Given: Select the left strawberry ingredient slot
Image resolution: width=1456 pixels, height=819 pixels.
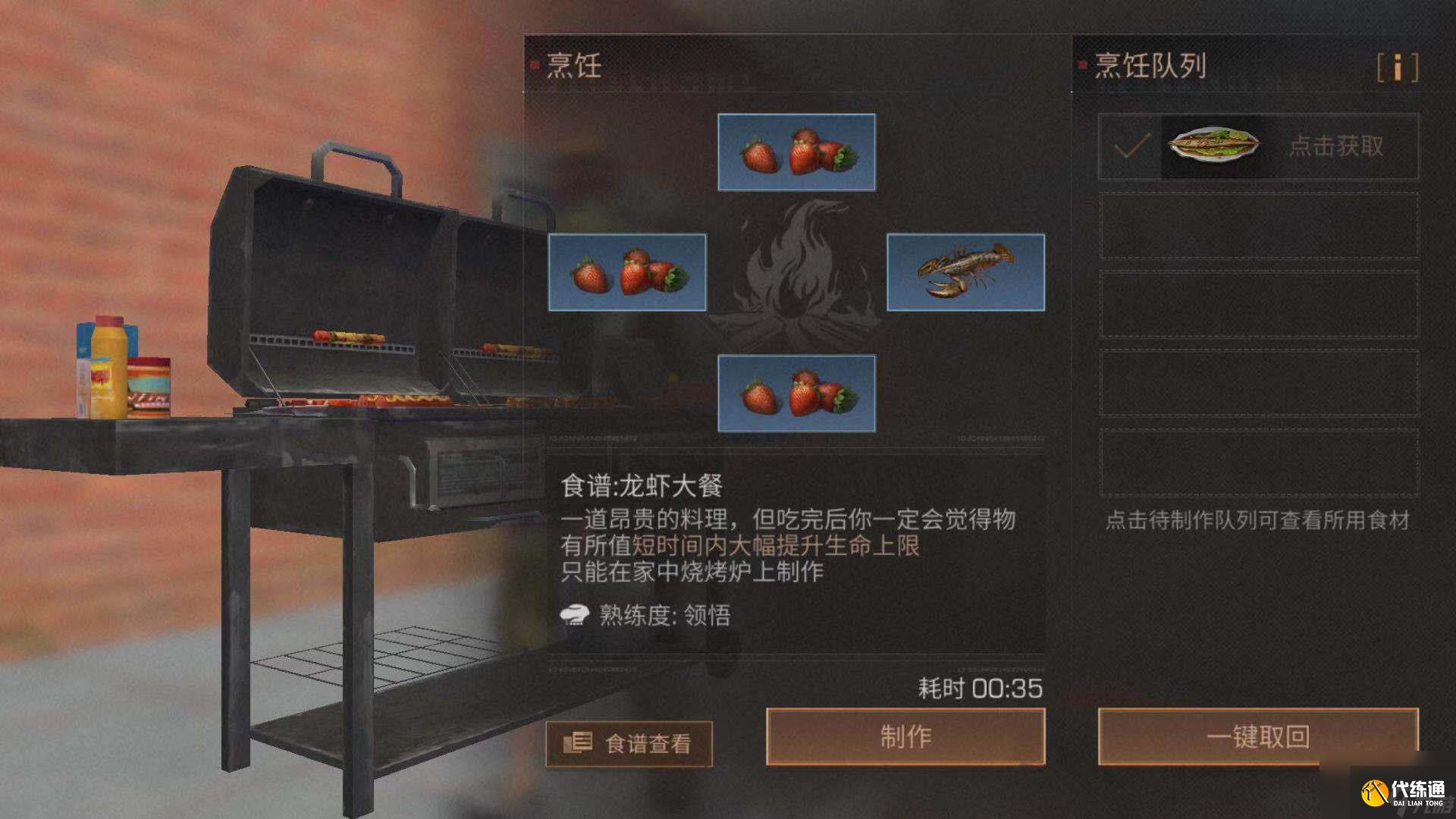Looking at the screenshot, I should pos(626,271).
